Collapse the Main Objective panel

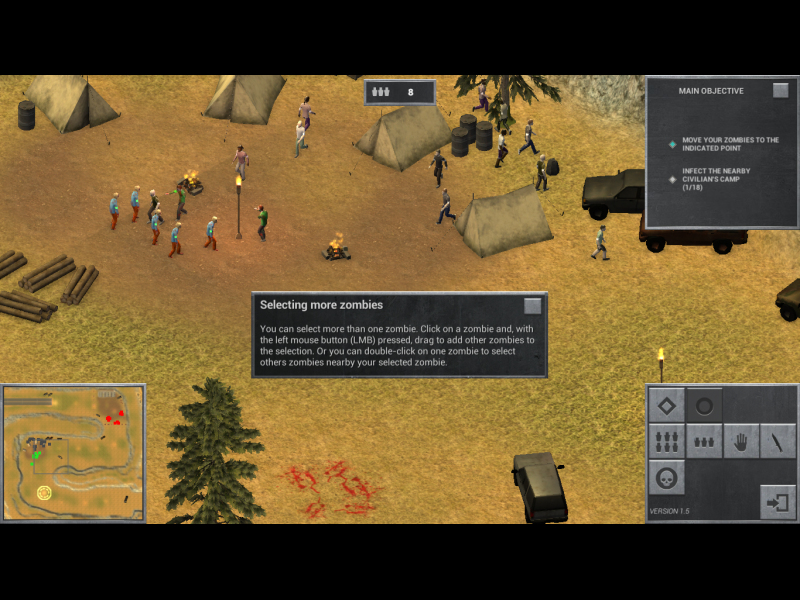point(781,91)
